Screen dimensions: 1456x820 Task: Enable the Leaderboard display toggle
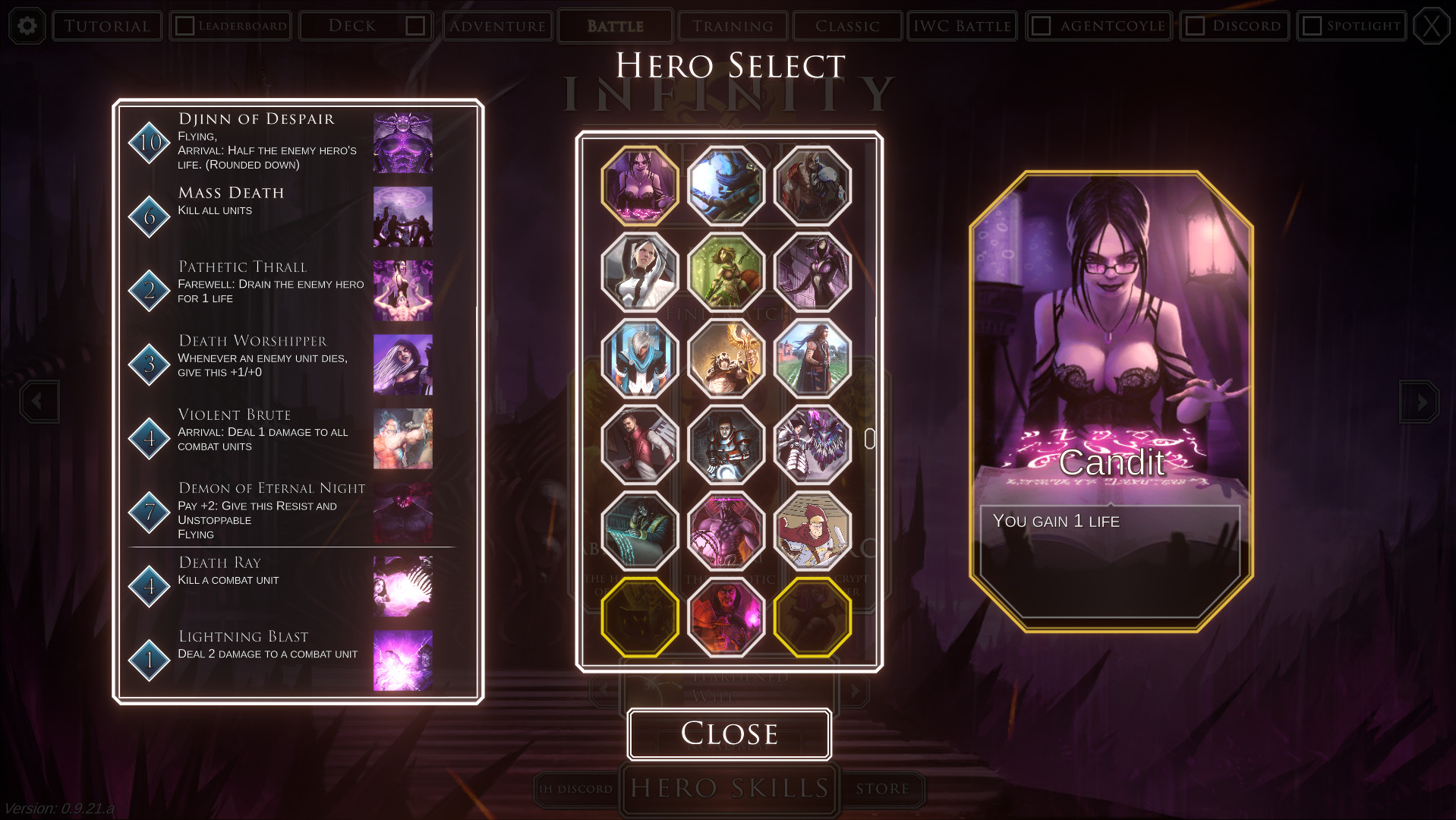click(x=184, y=24)
